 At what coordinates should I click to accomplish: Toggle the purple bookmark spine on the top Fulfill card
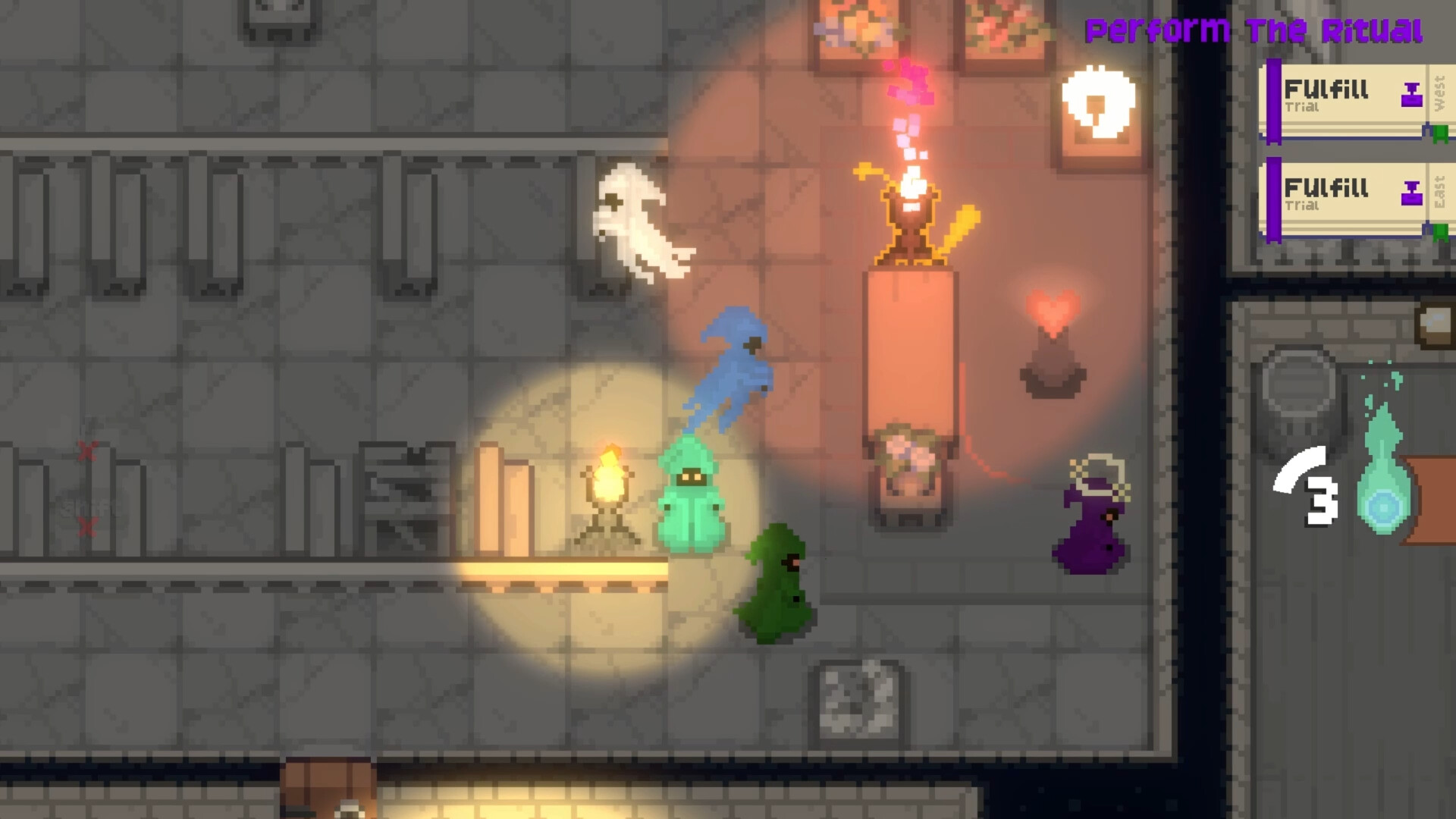tap(1274, 102)
